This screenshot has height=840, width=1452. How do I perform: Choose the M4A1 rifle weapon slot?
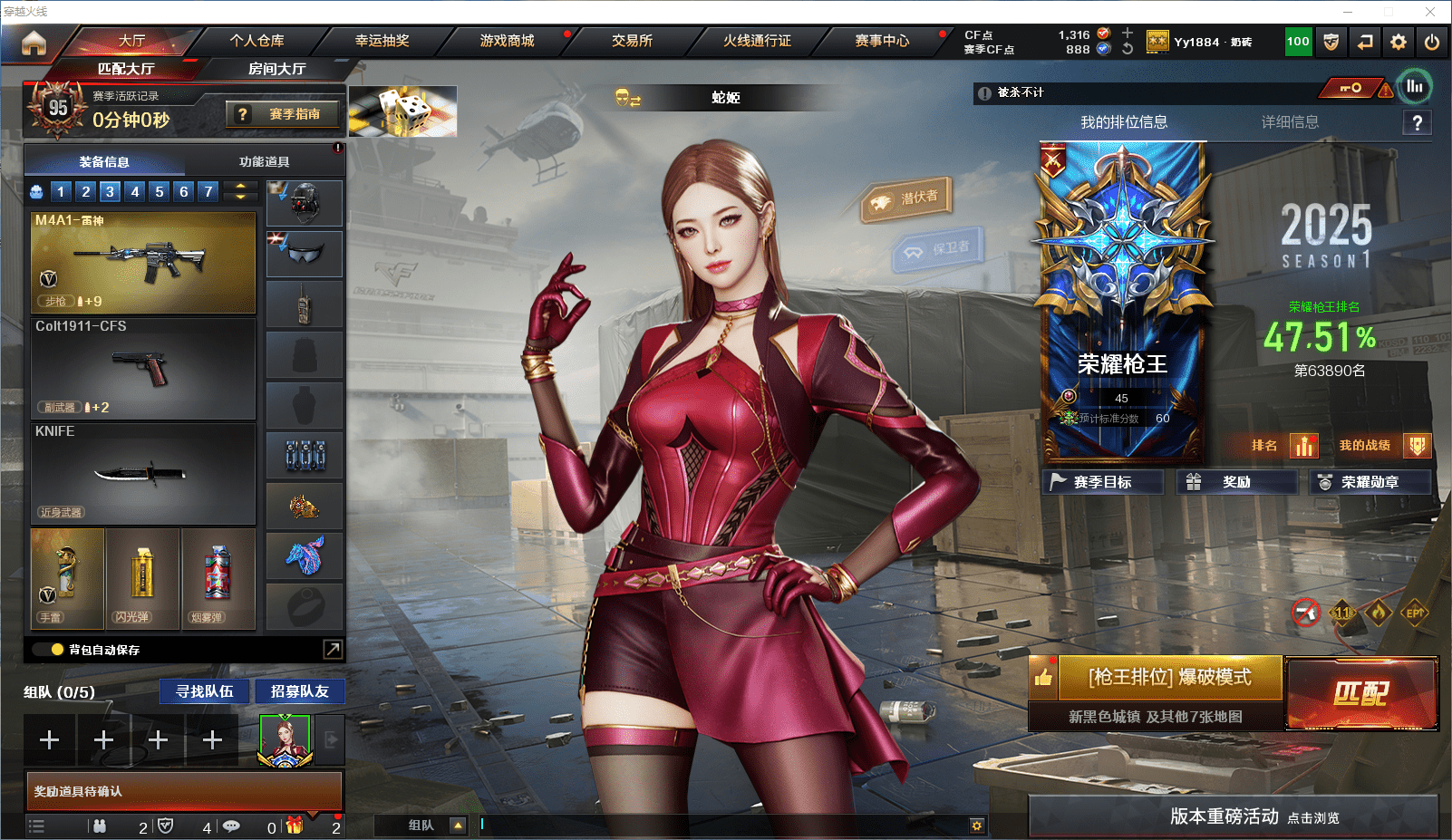click(x=143, y=263)
